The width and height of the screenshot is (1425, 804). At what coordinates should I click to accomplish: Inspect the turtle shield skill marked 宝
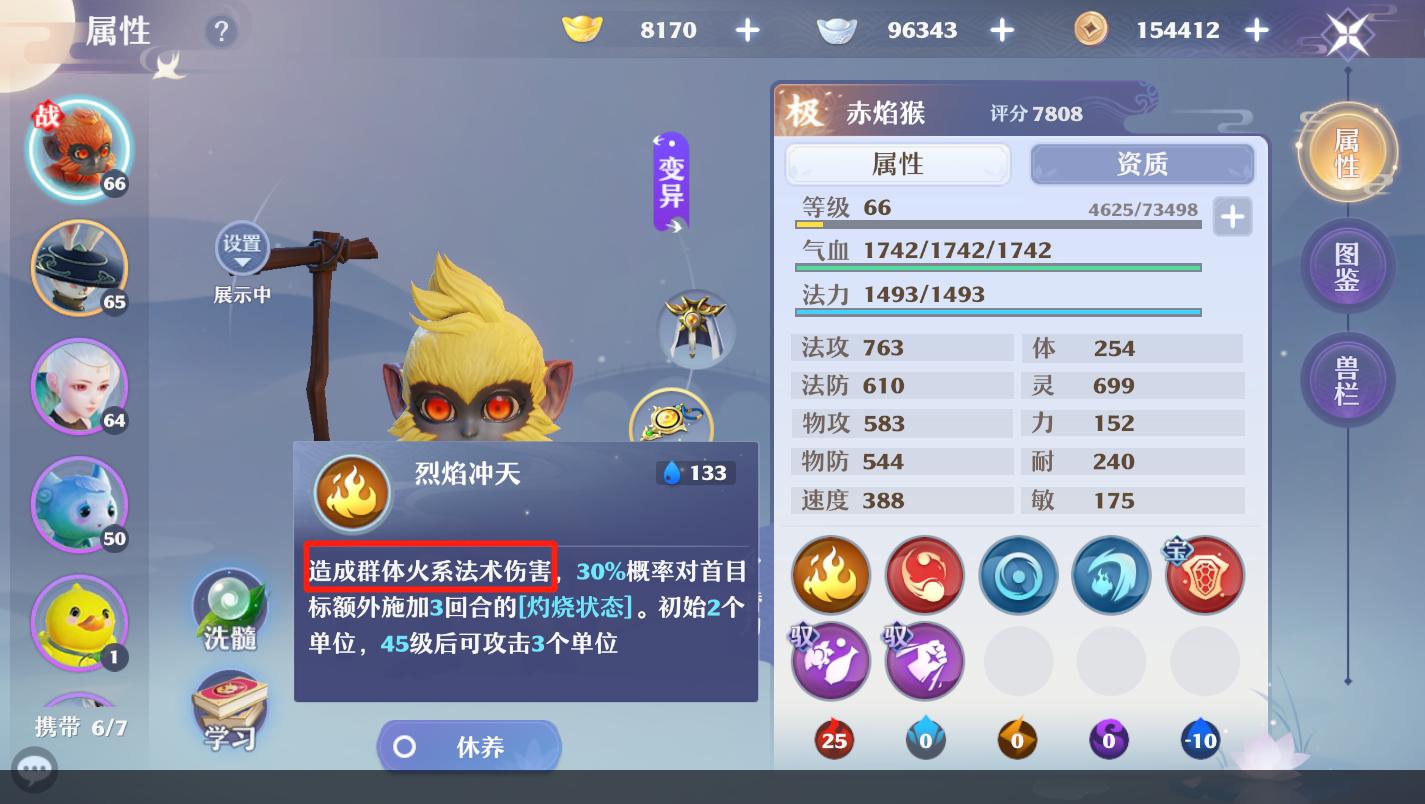click(x=1204, y=575)
